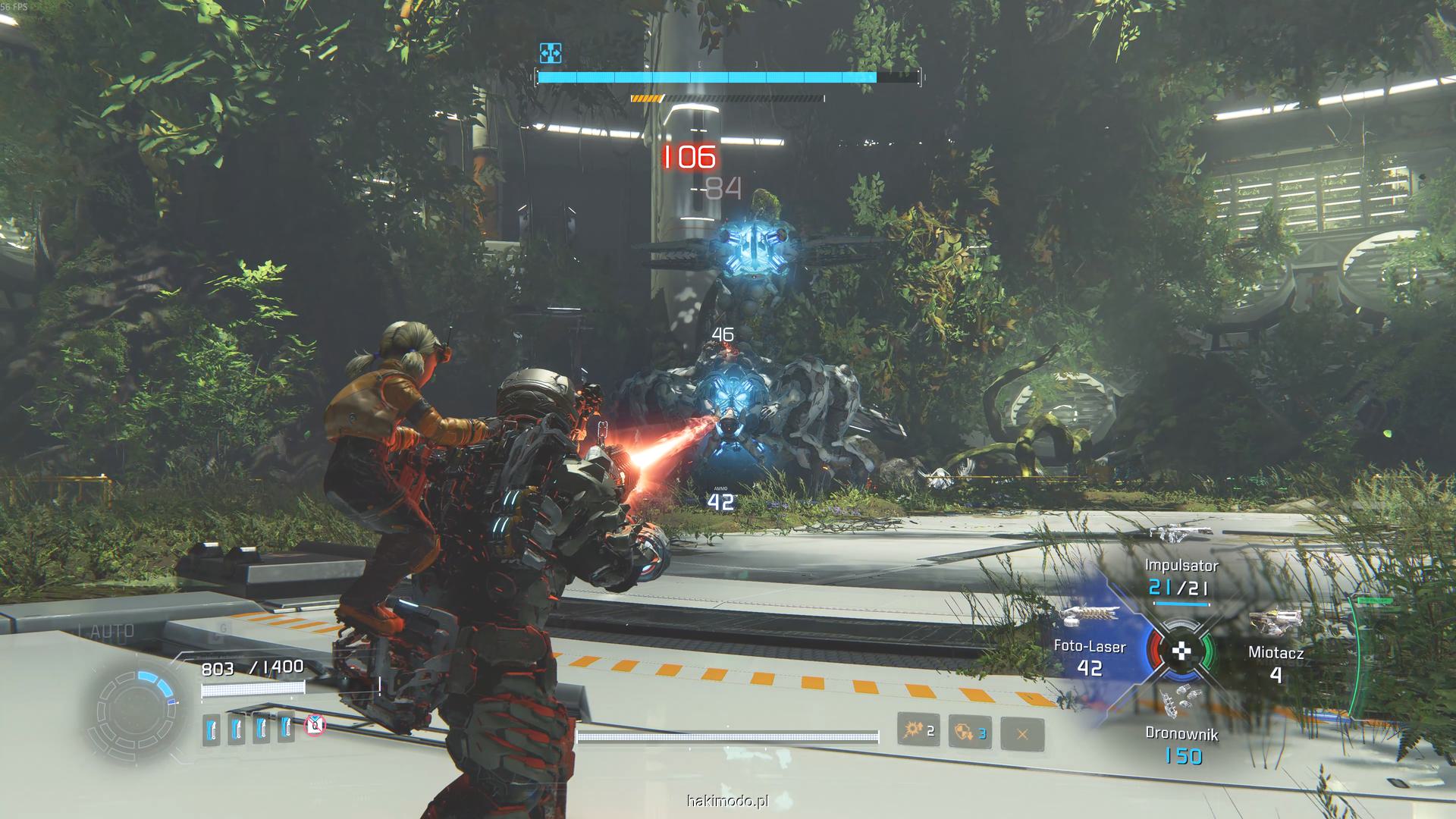Click the weapon wheel center crosshair
The image size is (1456, 819).
click(1181, 651)
